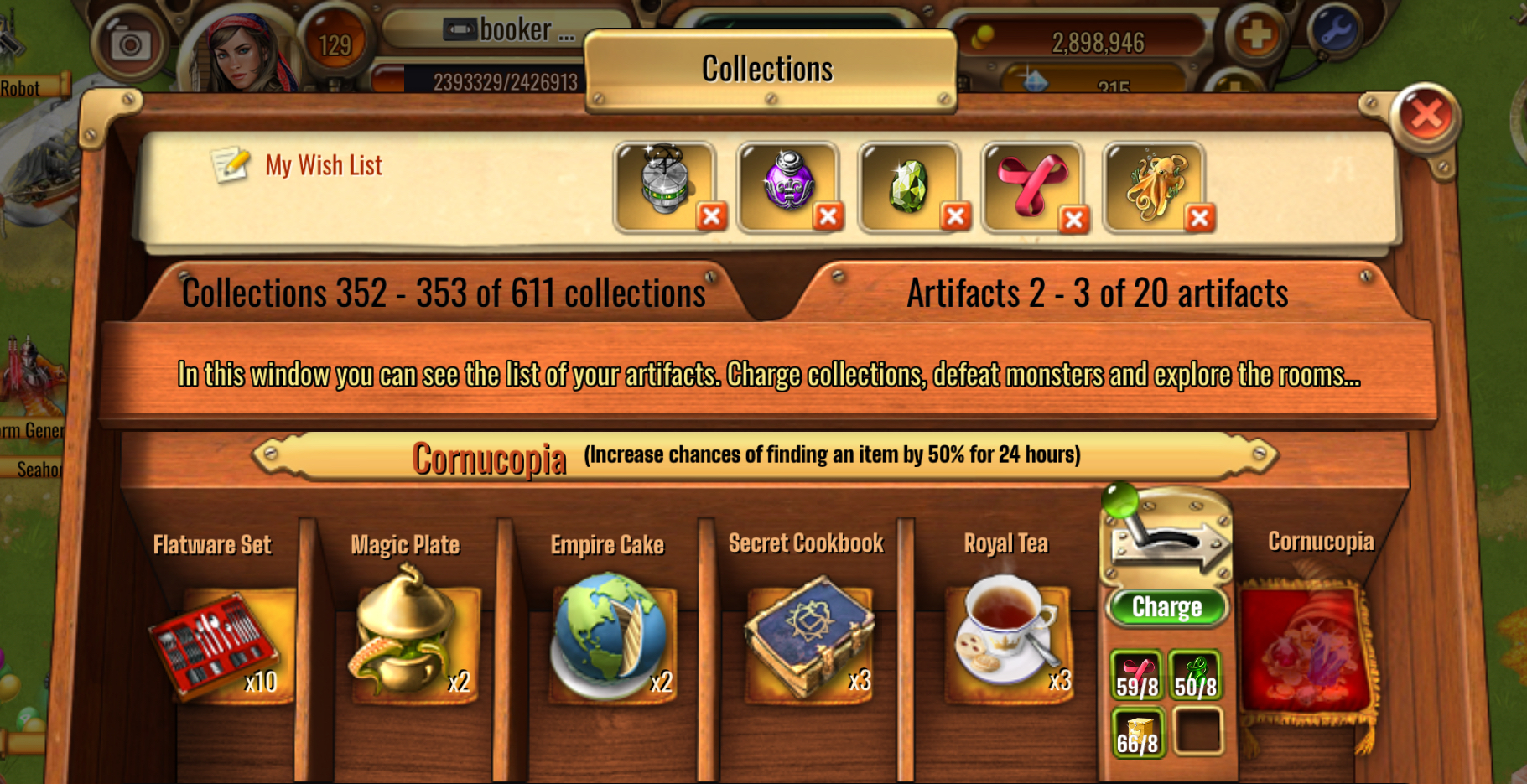Remove the red ribbon from wish list

pyautogui.click(x=1073, y=219)
